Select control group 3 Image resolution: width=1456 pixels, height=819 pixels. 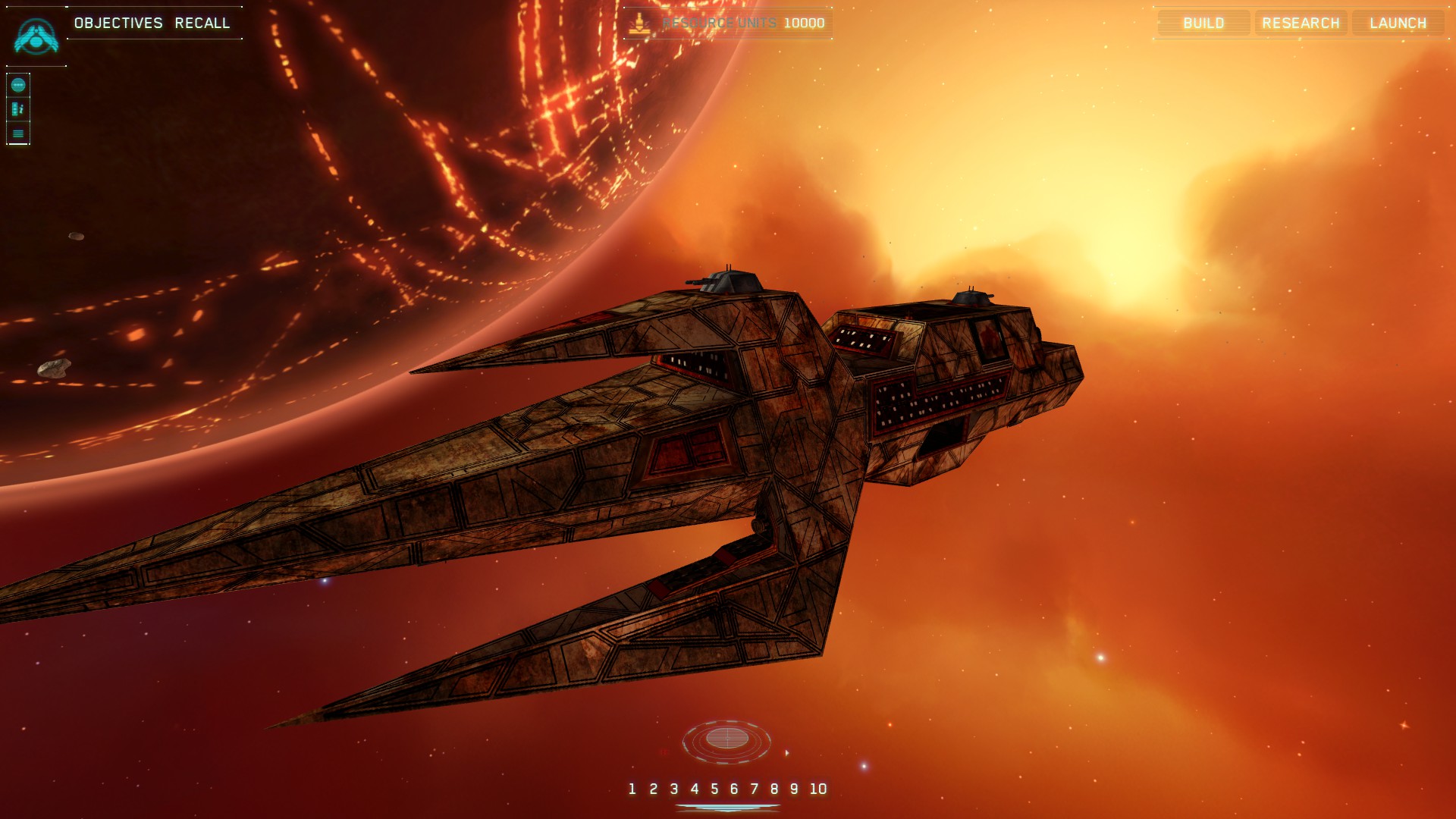673,789
